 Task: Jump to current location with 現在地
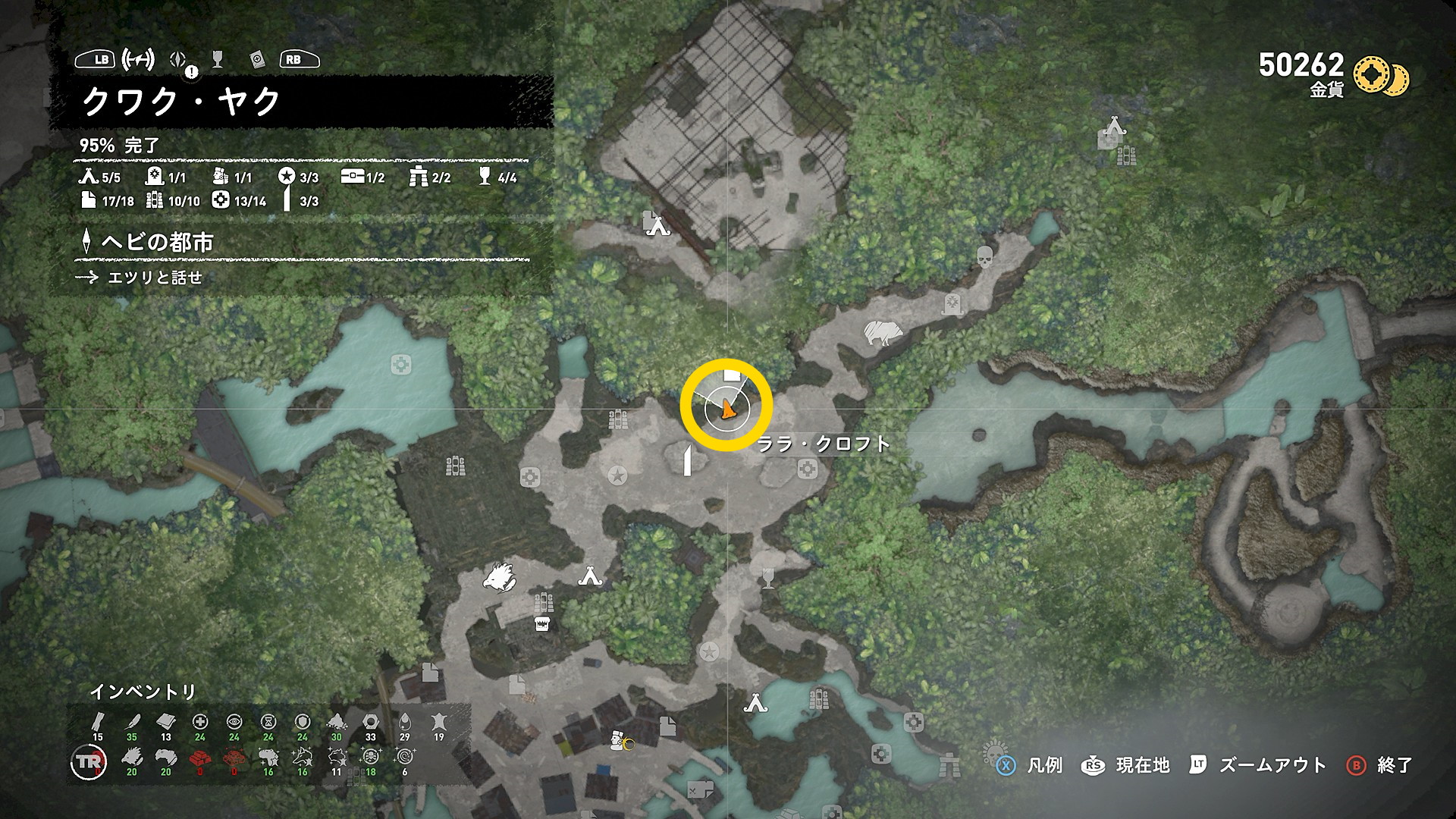click(x=1126, y=765)
